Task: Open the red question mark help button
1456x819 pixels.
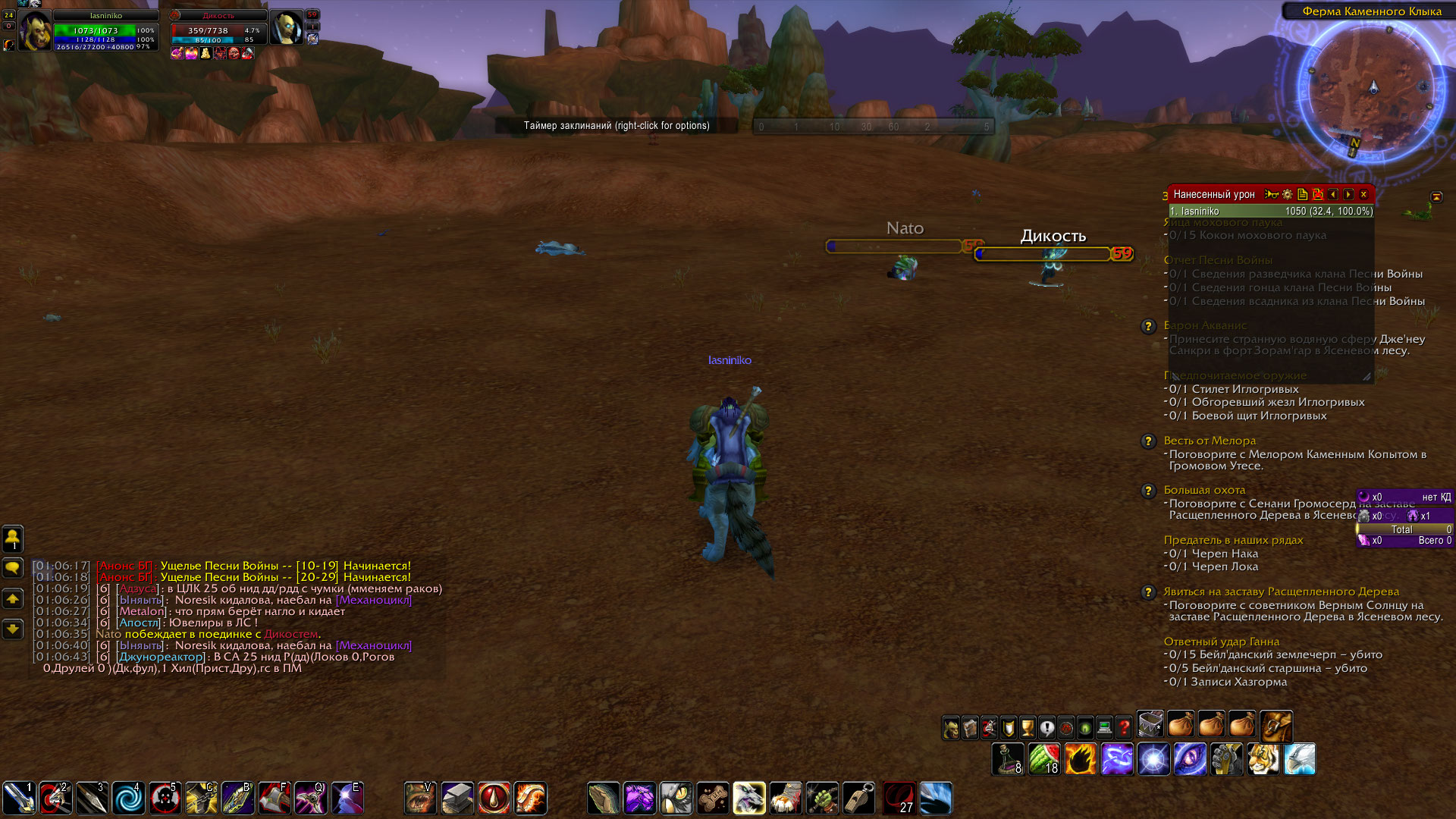Action: click(1124, 729)
